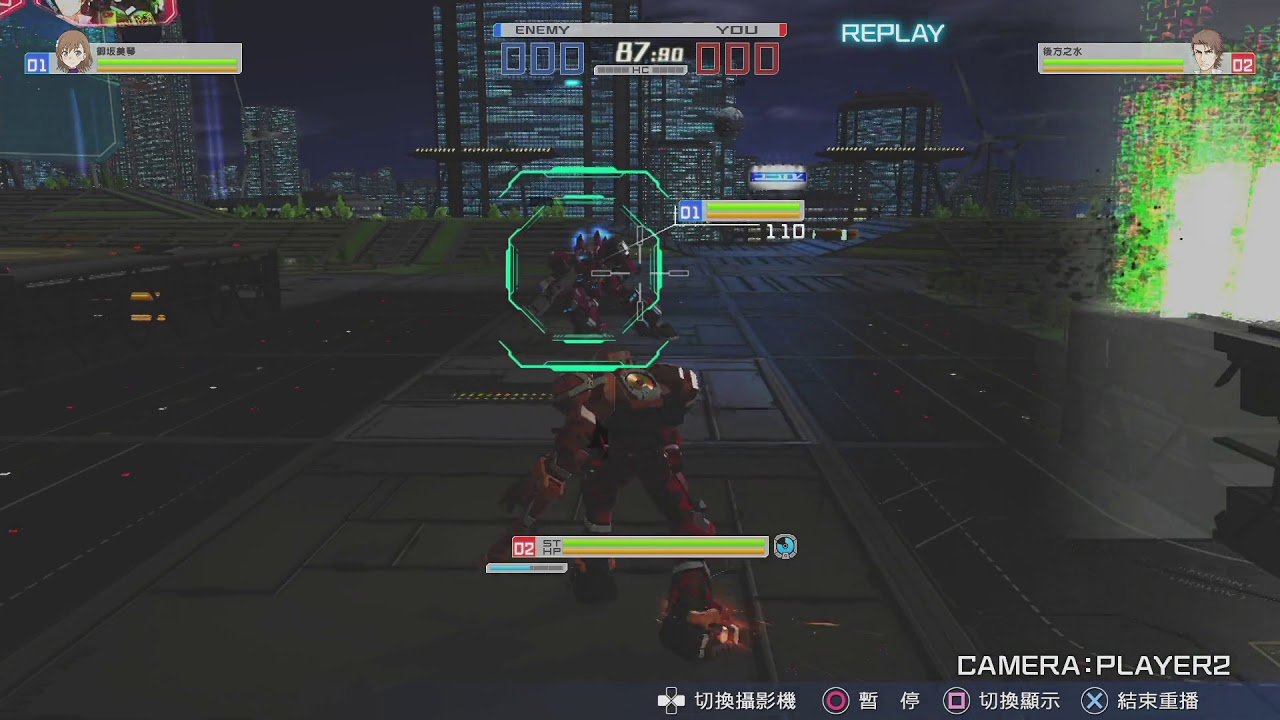The width and height of the screenshot is (1280, 720).
Task: Click the CAMERA:PLAYER2 indicator
Action: (1093, 662)
